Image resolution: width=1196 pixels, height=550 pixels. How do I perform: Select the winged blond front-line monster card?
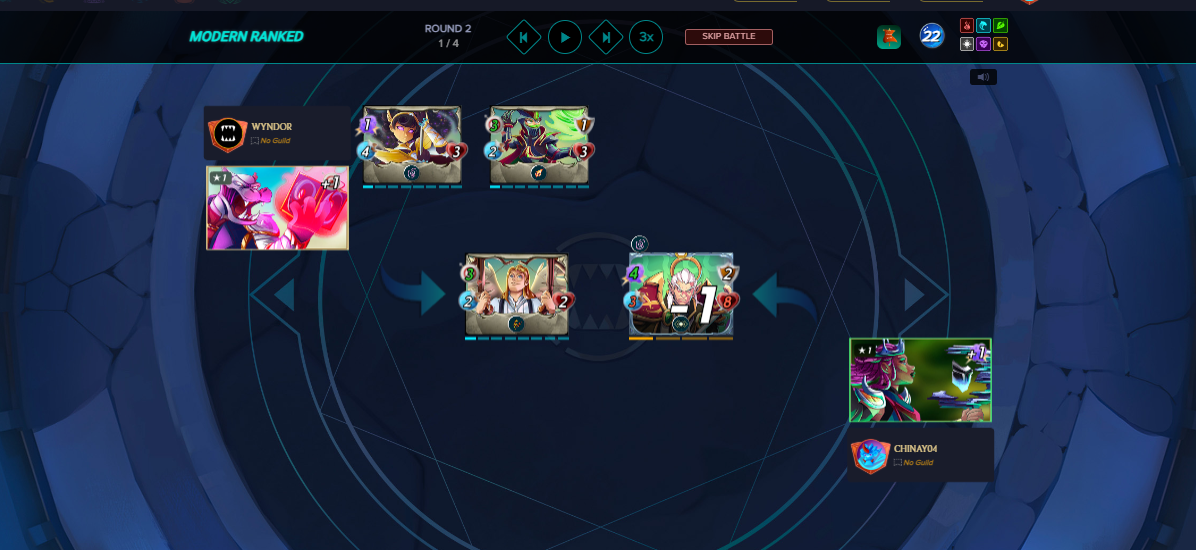point(516,294)
